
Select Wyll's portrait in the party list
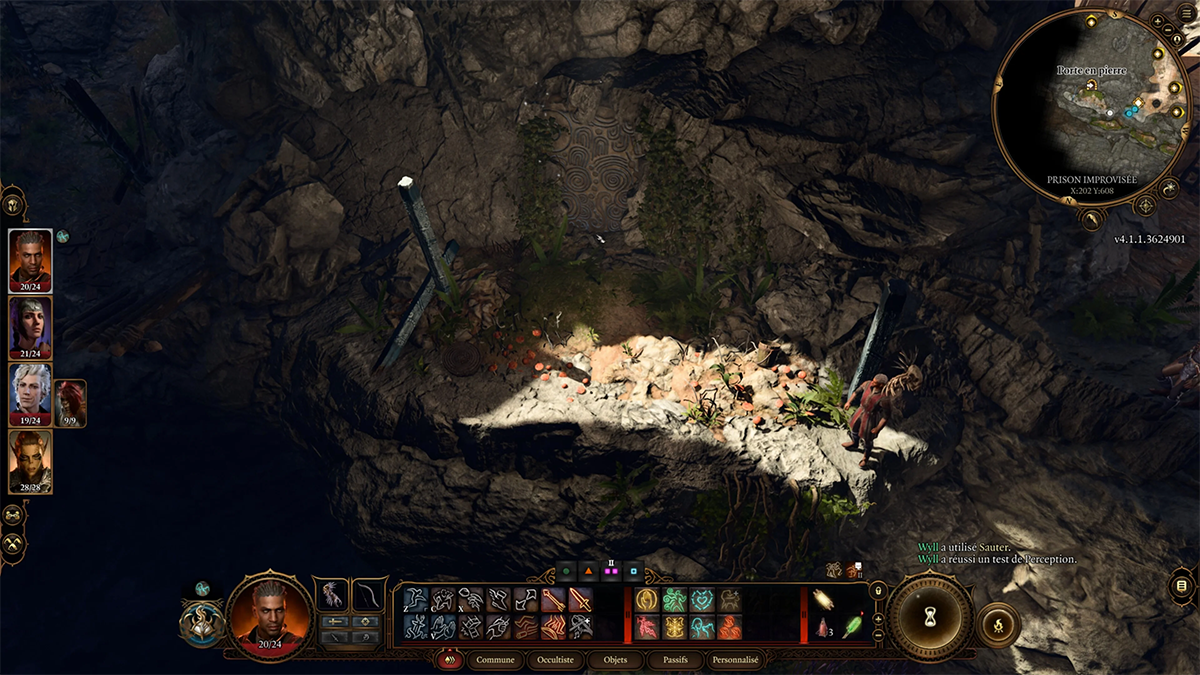pos(30,261)
